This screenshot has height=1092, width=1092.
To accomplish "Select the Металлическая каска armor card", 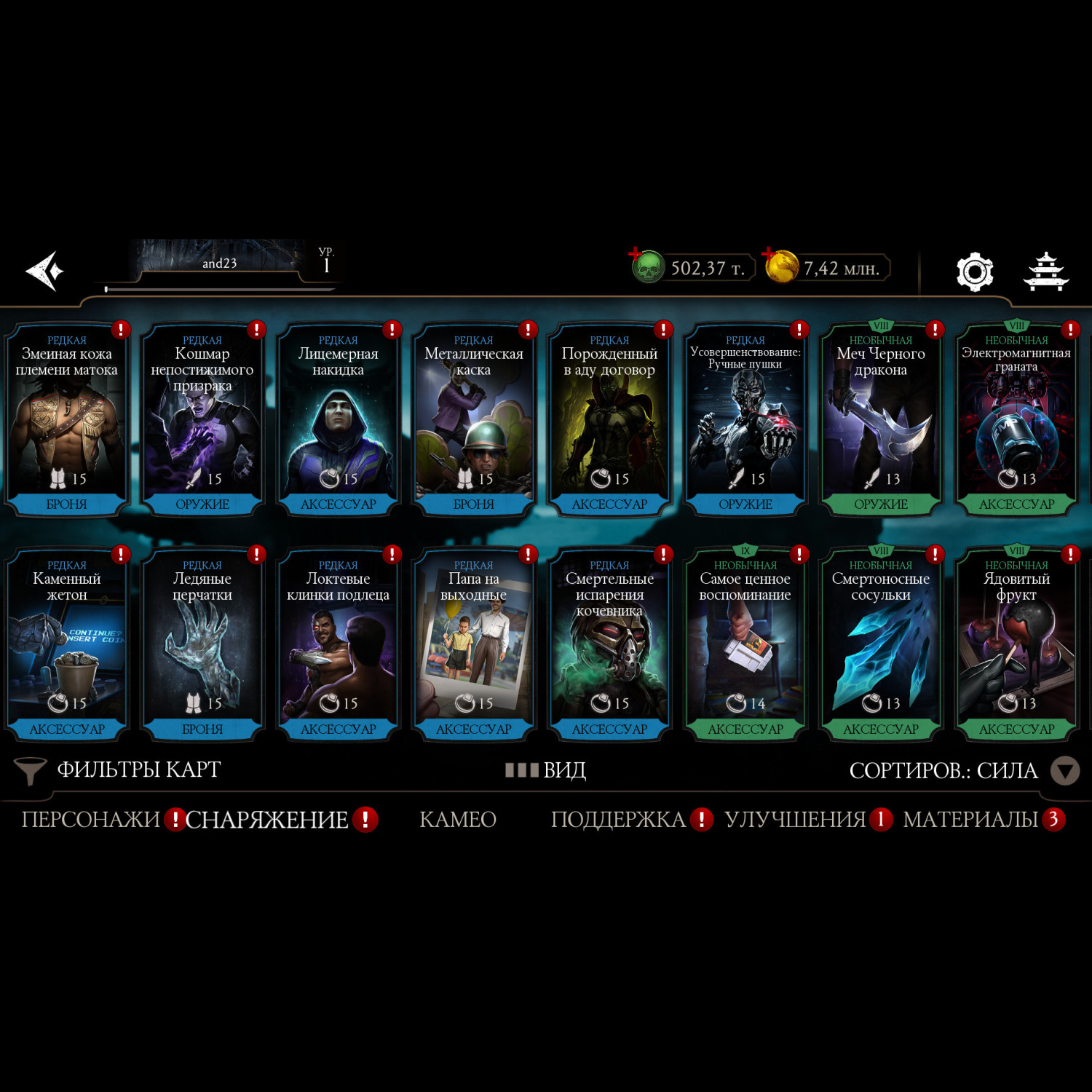I will click(473, 419).
